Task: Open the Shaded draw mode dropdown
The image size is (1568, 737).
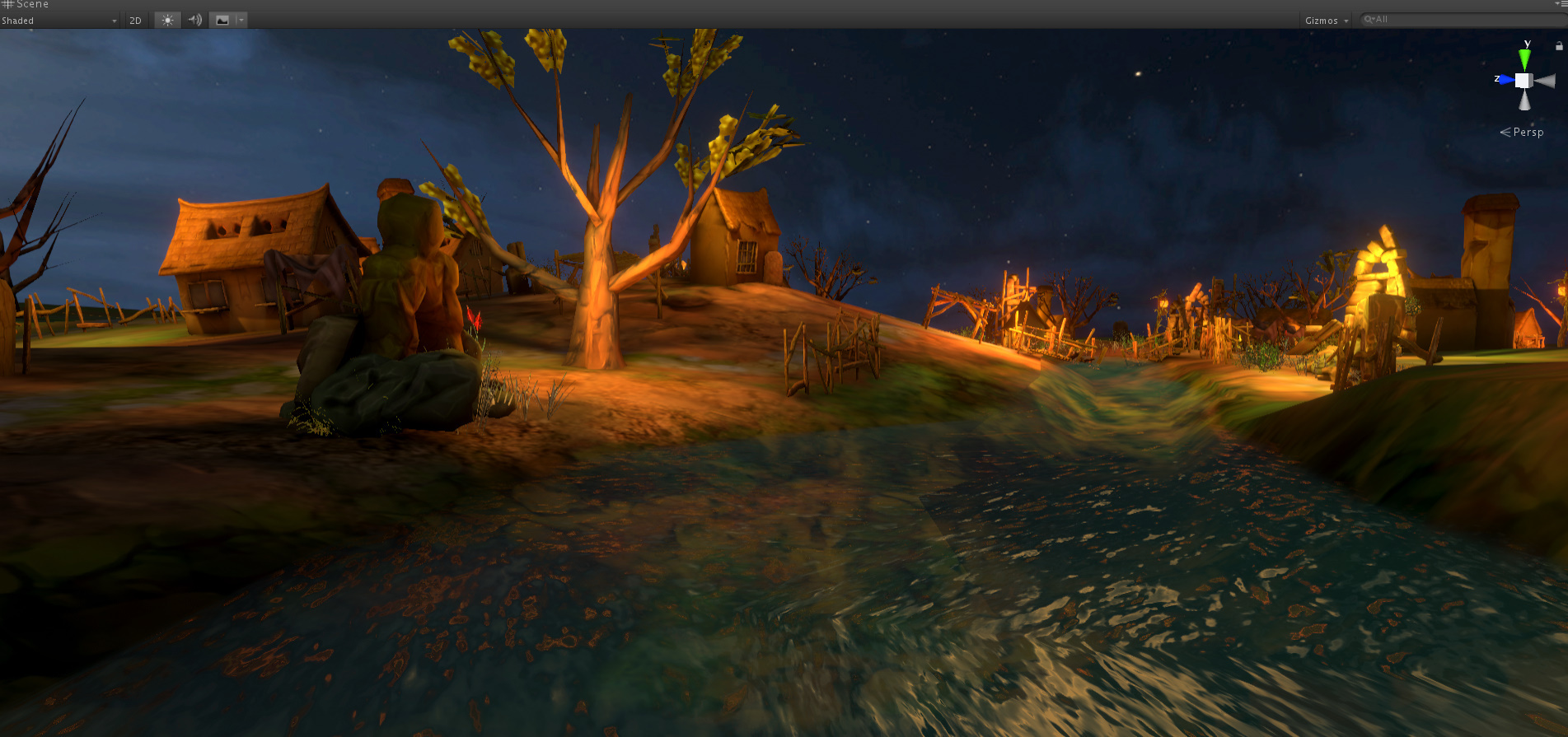Action: pyautogui.click(x=58, y=21)
